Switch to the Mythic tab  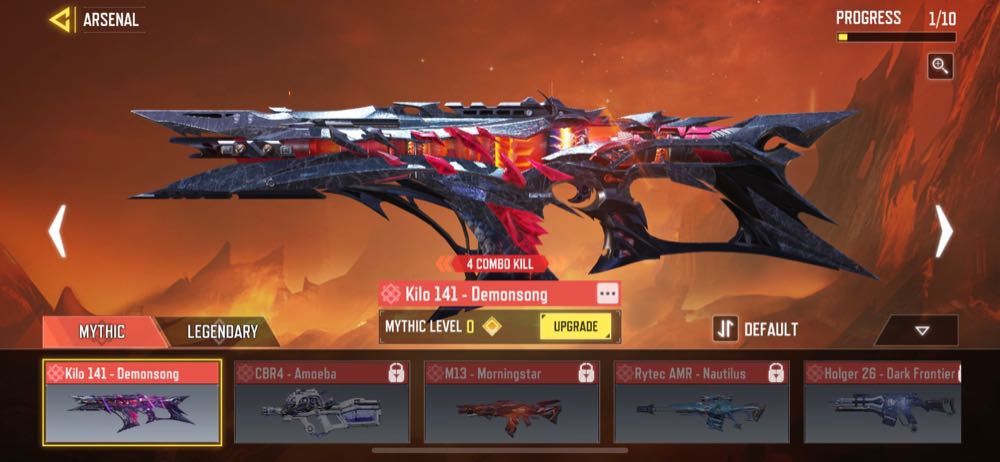pos(101,331)
